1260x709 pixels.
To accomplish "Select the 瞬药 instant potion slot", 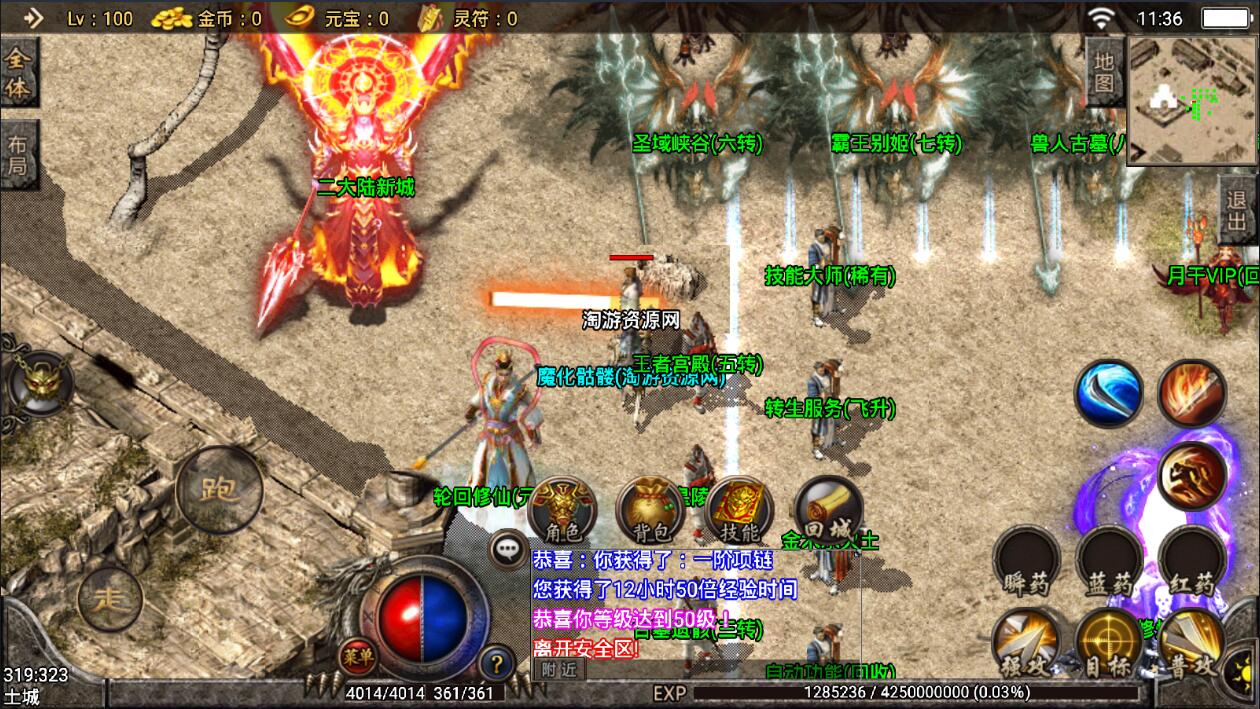I will (x=1026, y=560).
